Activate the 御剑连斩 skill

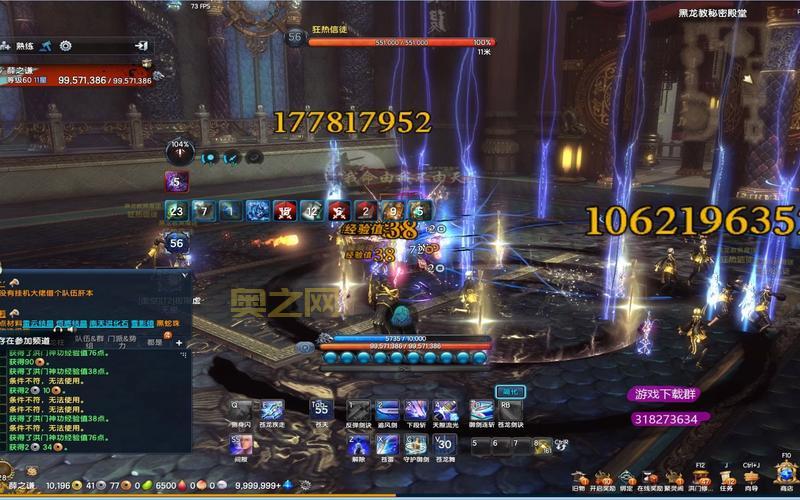[x=480, y=410]
